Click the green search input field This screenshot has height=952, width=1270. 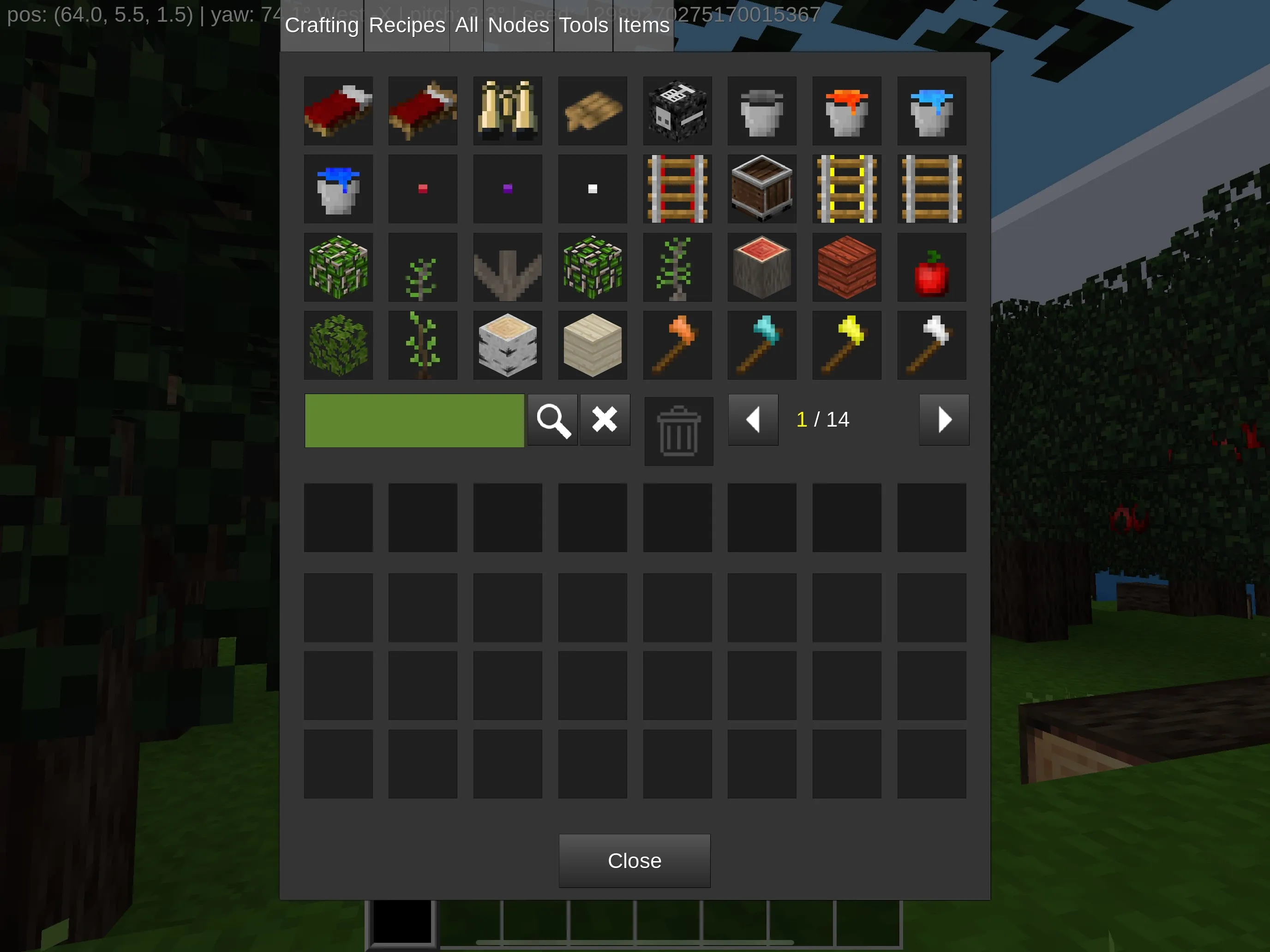click(x=414, y=421)
